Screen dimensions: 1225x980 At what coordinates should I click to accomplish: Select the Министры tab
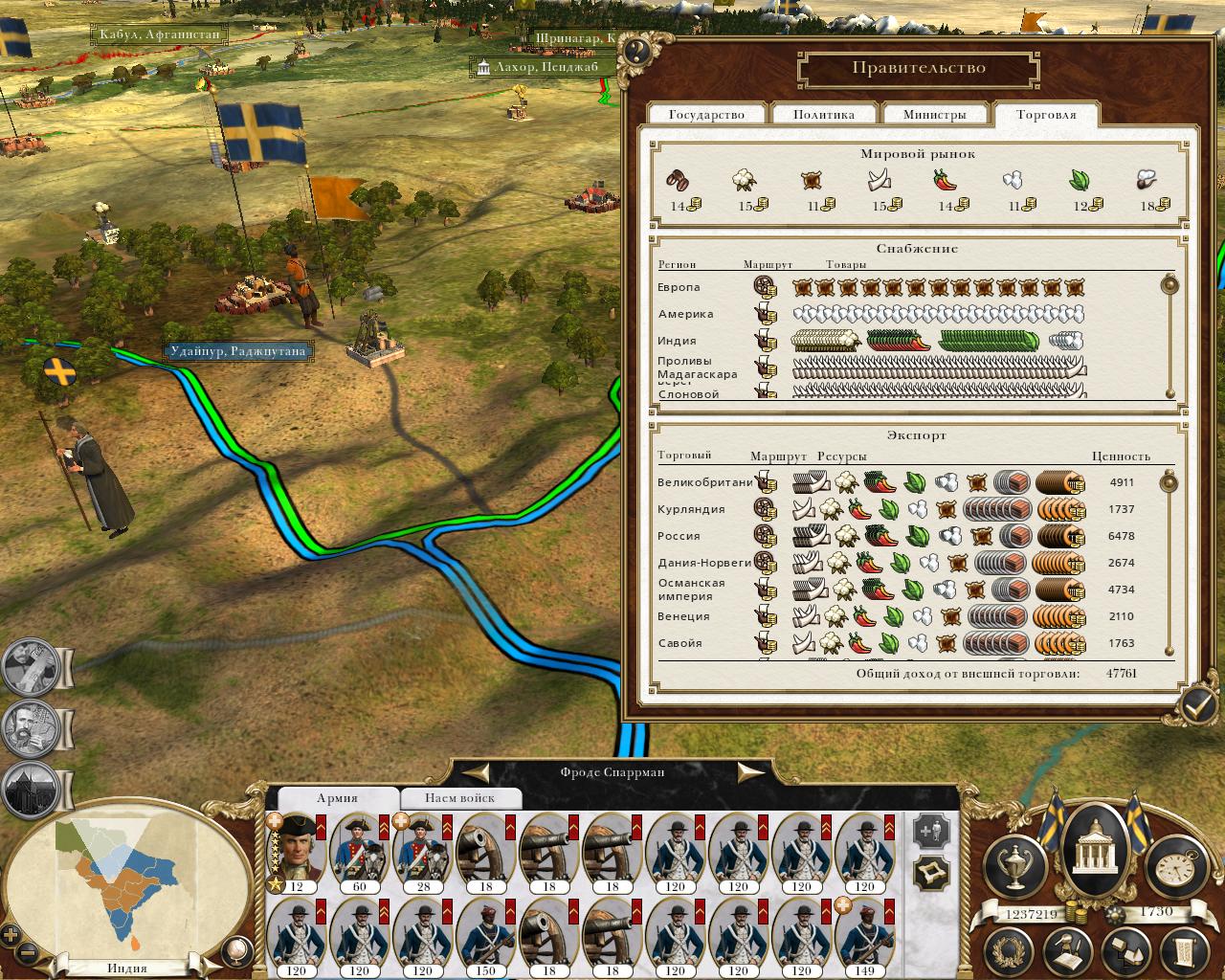pos(934,115)
